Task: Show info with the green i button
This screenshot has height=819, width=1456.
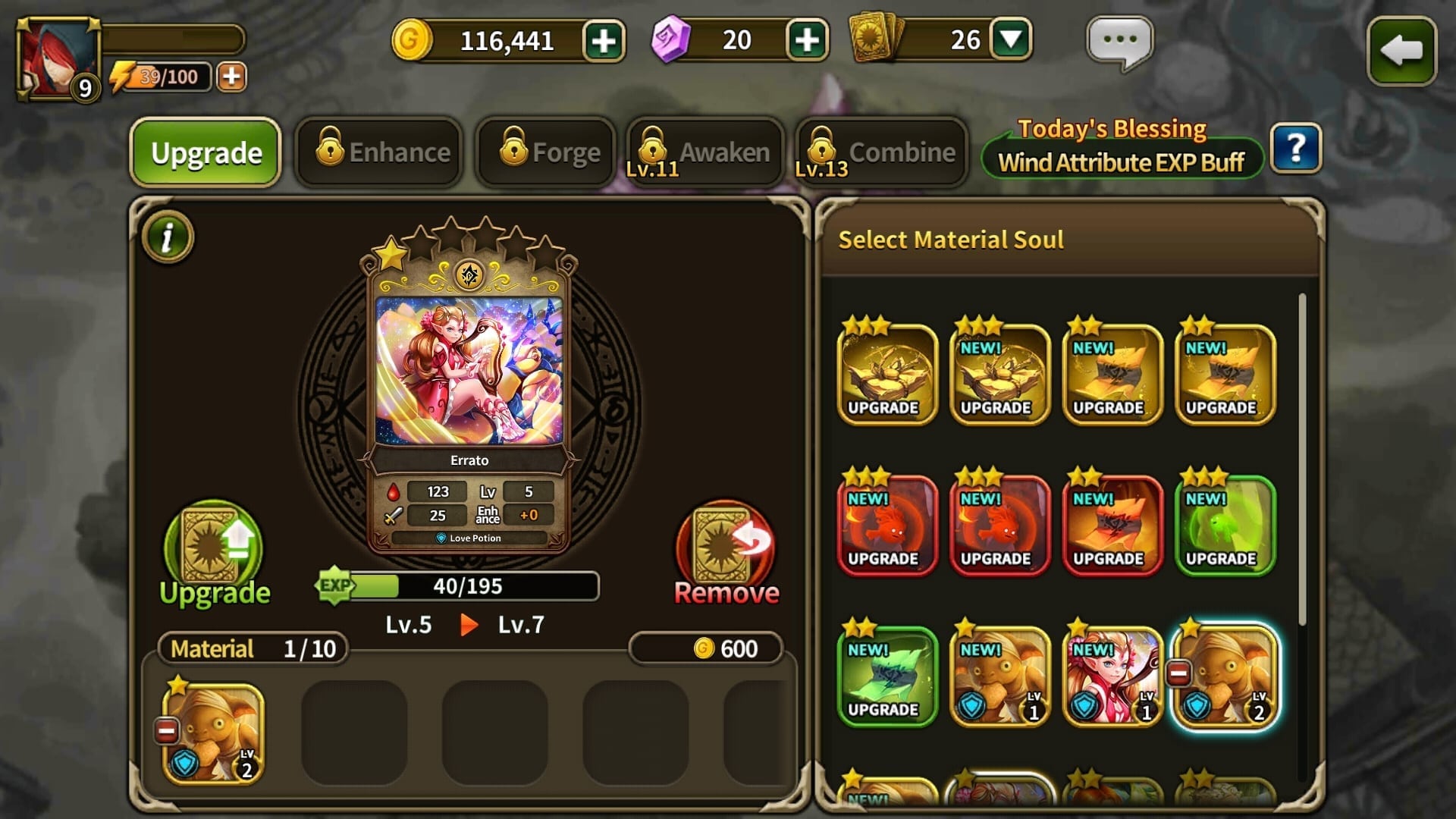Action: click(x=168, y=237)
